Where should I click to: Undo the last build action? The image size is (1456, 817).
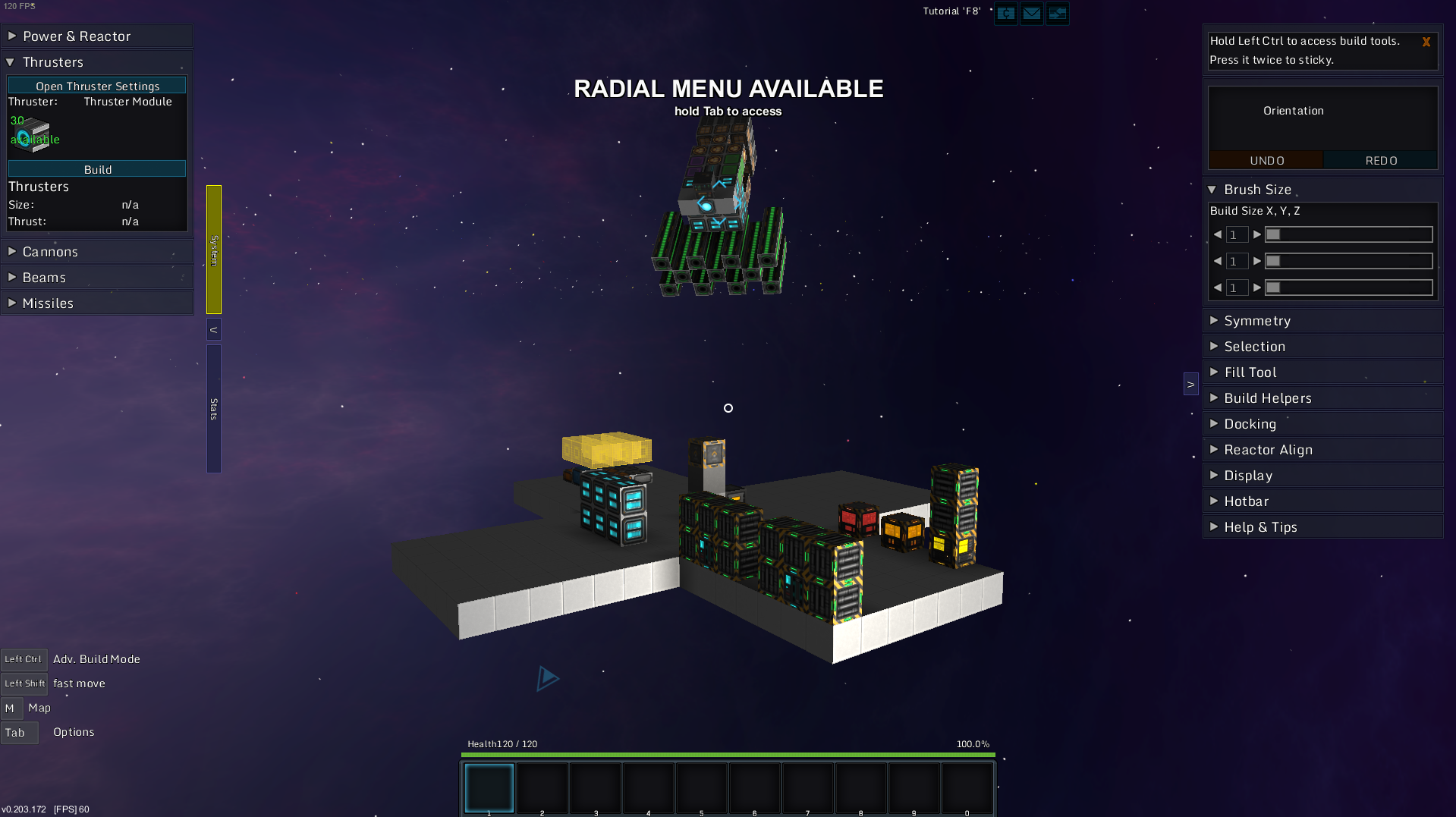pyautogui.click(x=1266, y=161)
